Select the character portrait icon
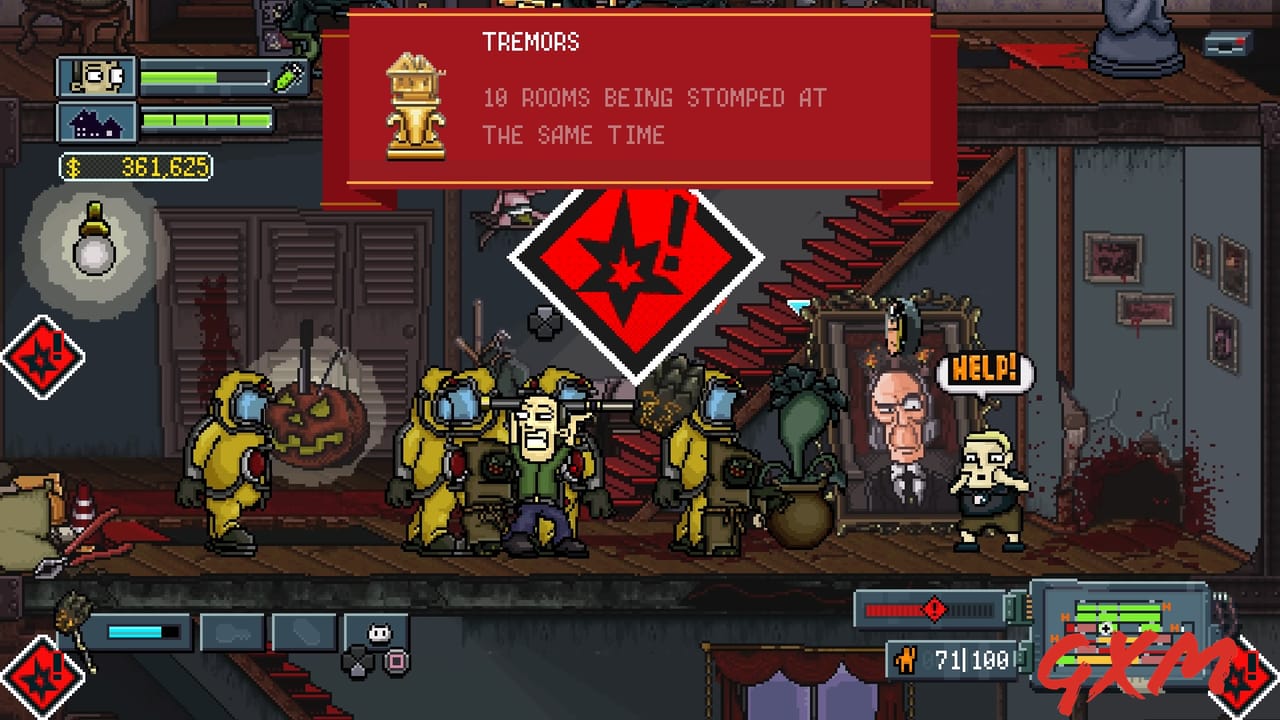This screenshot has width=1280, height=720. point(97,75)
